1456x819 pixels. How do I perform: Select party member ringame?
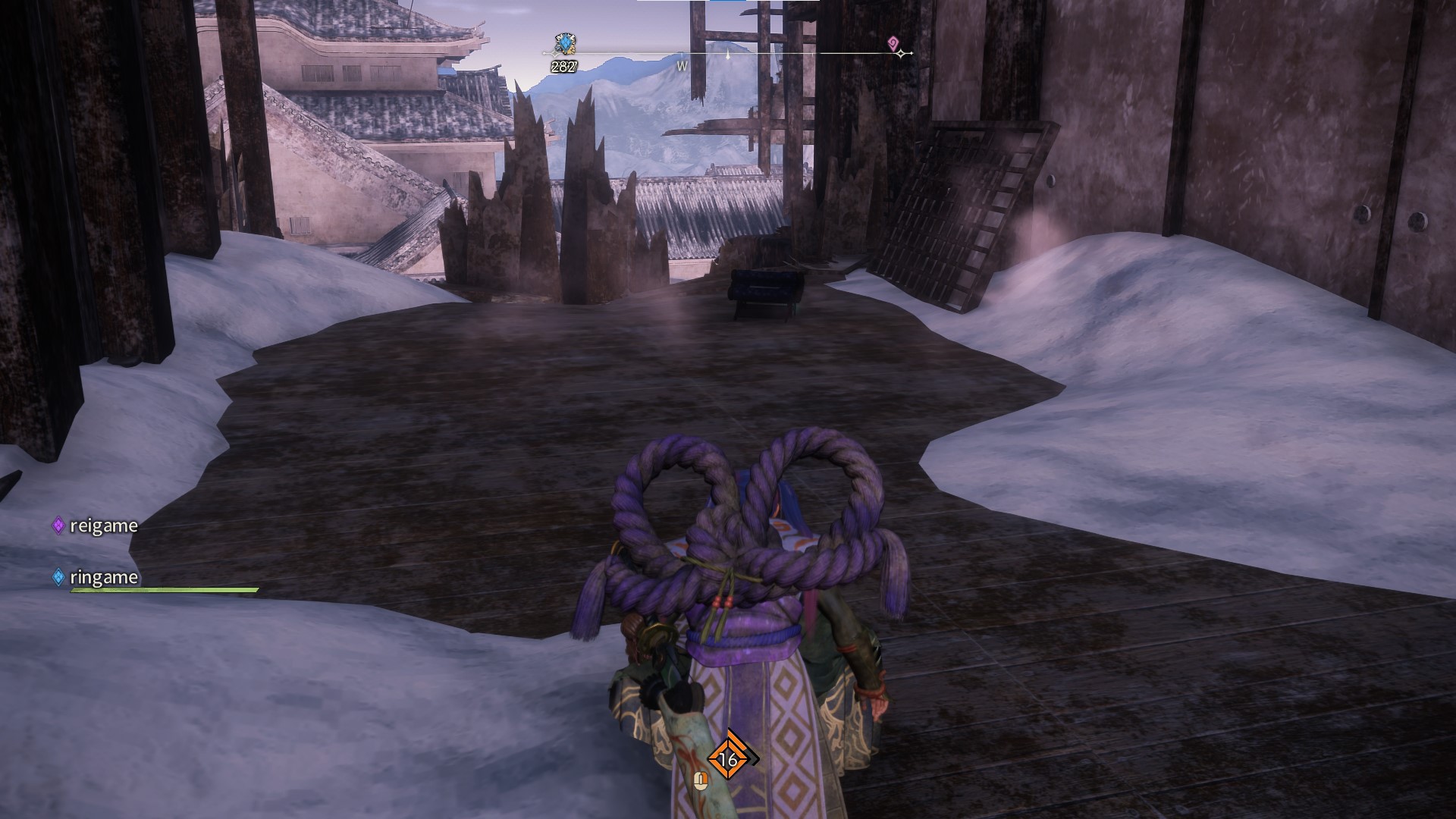(x=102, y=577)
